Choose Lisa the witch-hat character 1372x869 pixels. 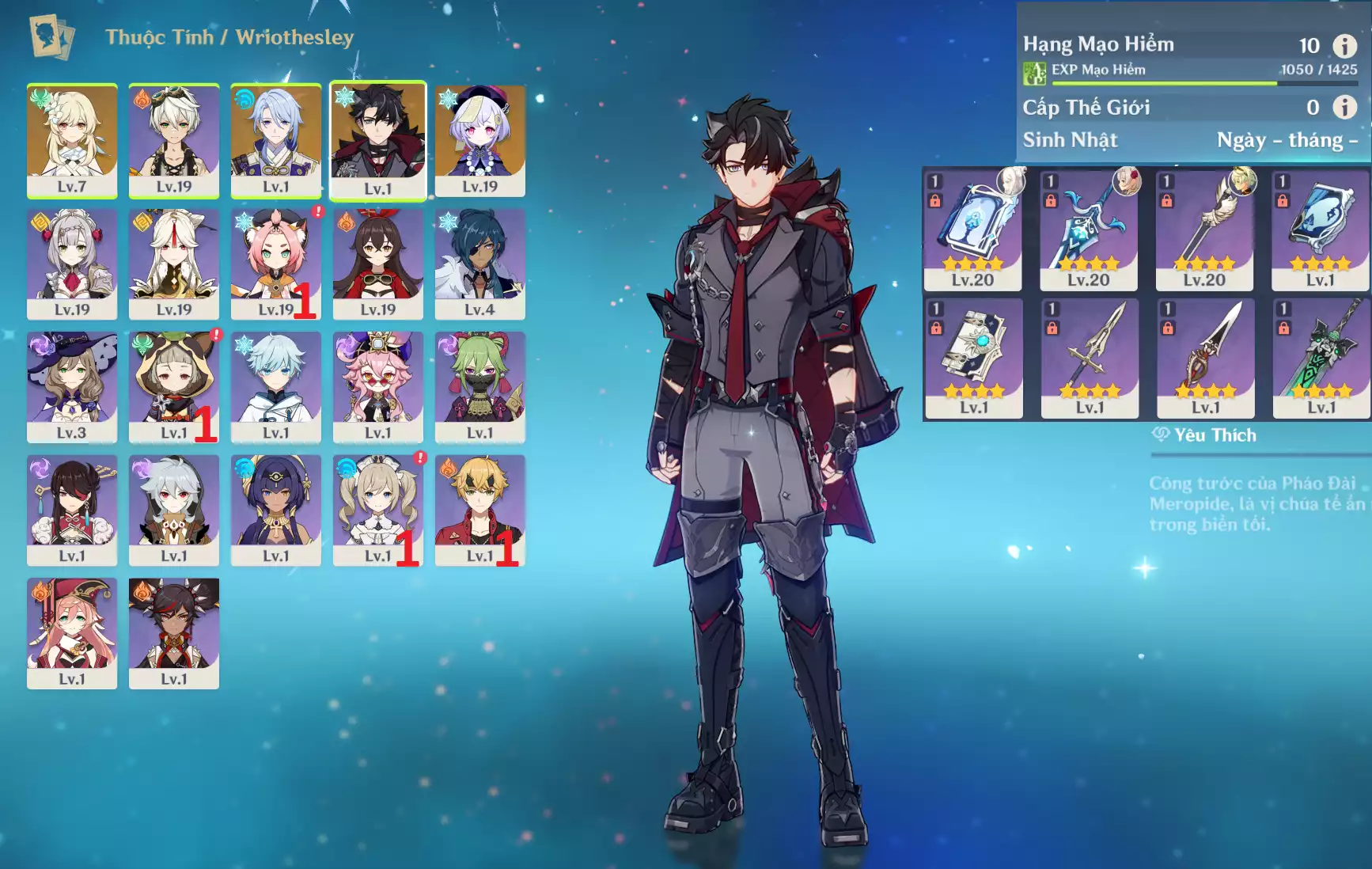(x=72, y=387)
